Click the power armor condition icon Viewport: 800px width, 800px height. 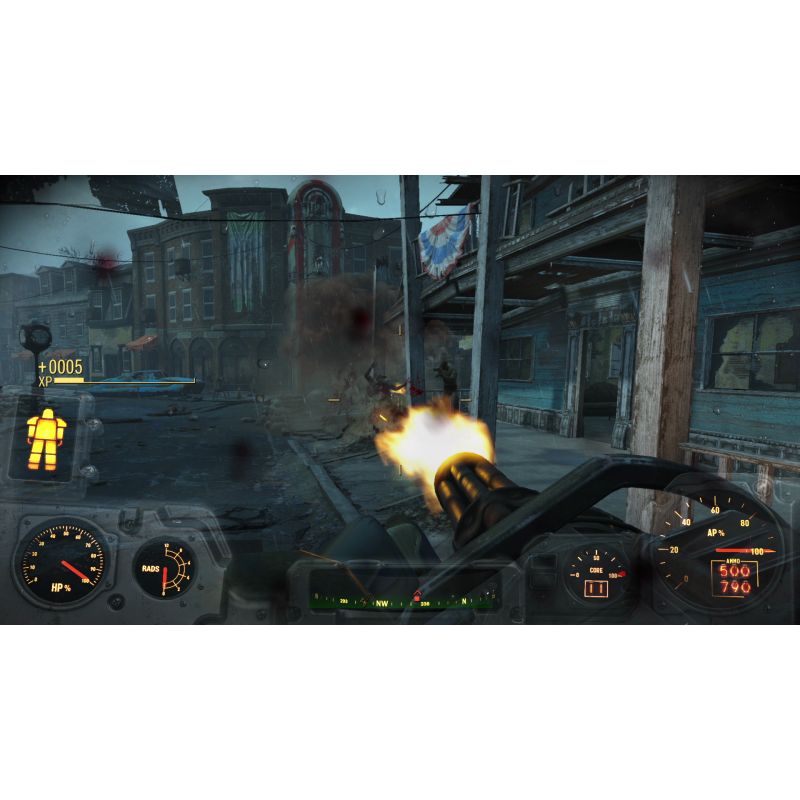pyautogui.click(x=45, y=438)
